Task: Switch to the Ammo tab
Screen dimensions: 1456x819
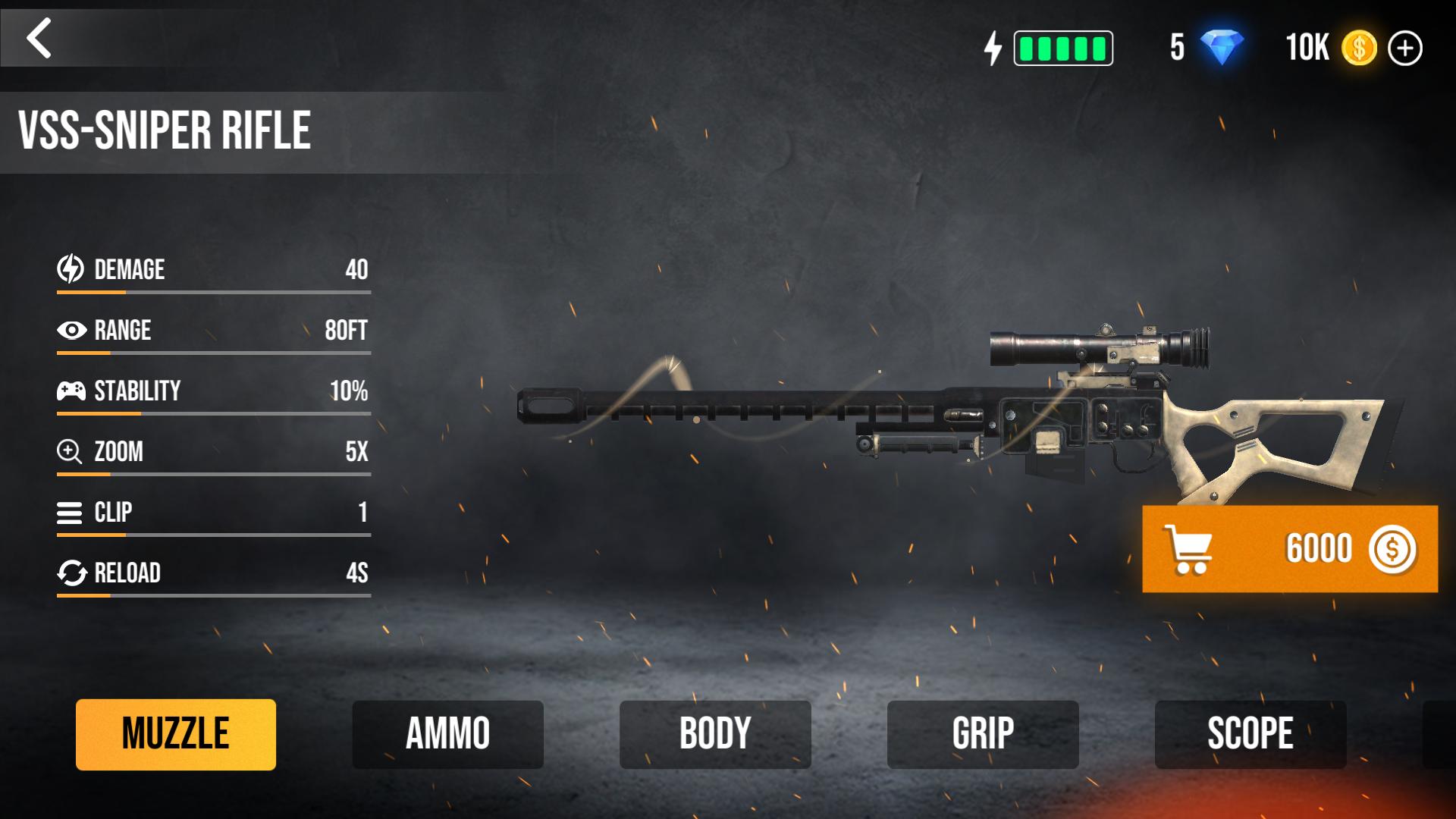Action: pyautogui.click(x=447, y=734)
